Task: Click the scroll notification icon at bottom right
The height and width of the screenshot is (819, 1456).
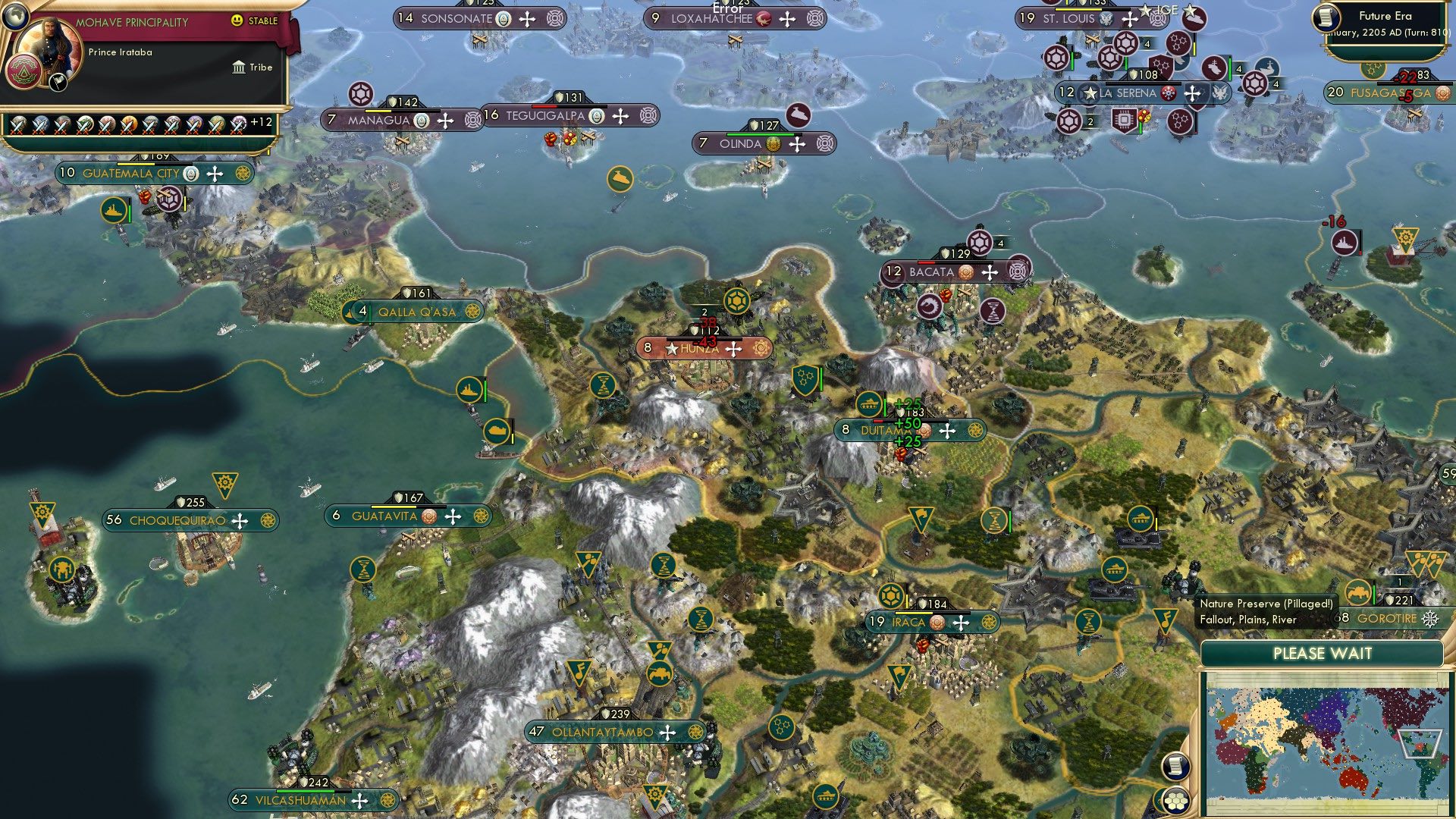Action: point(1175,767)
